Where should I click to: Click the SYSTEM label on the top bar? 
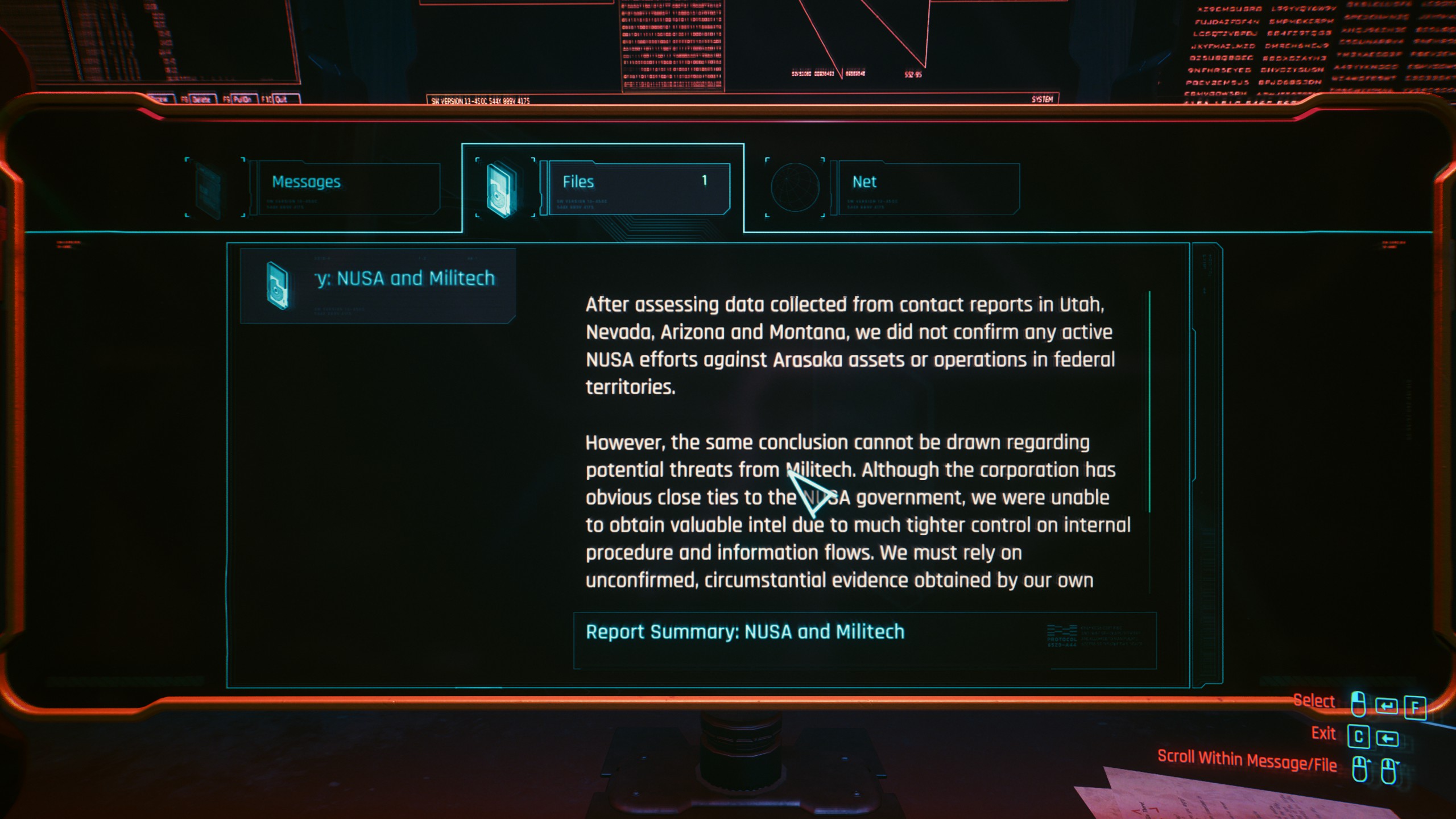[1043, 100]
